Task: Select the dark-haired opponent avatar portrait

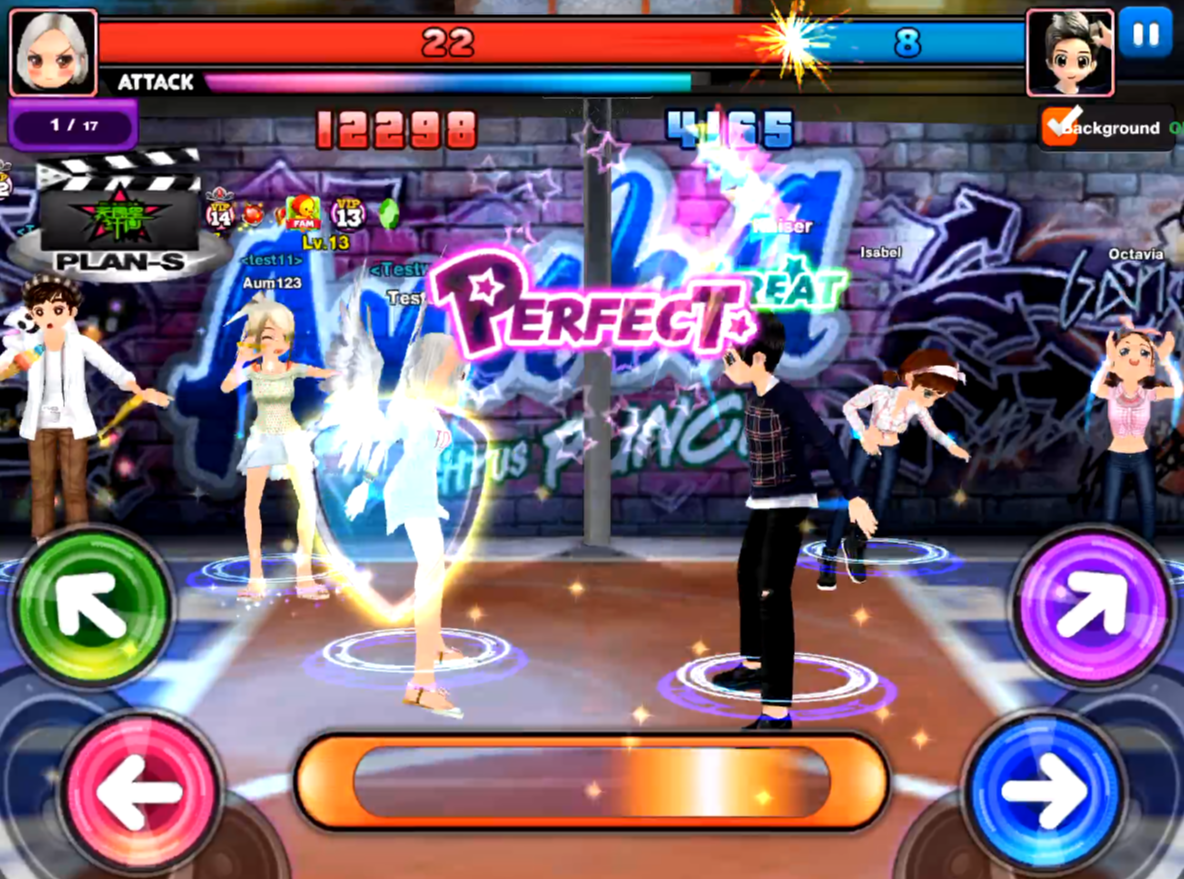Action: point(1069,51)
